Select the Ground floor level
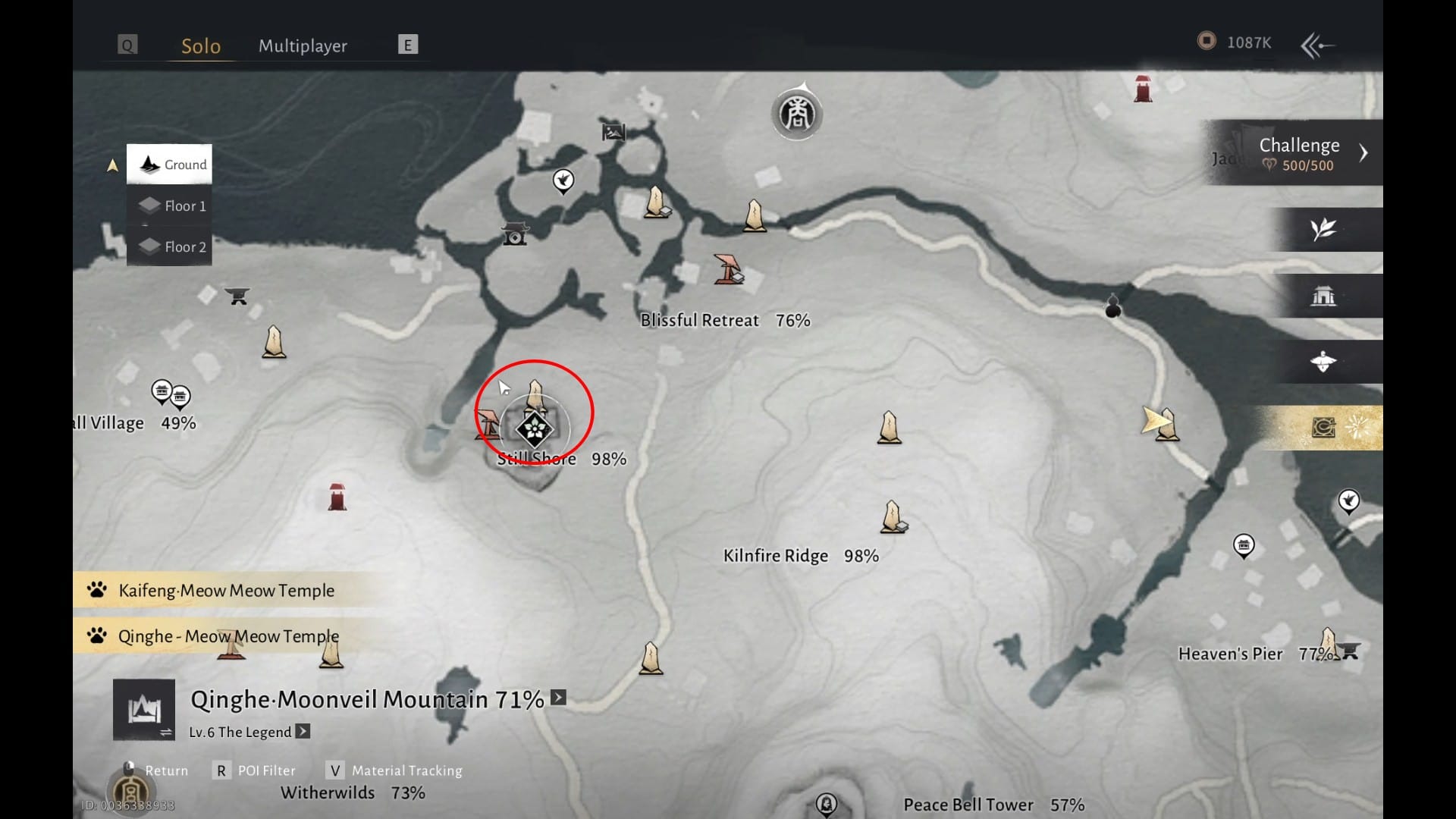Viewport: 1456px width, 819px height. 170,165
